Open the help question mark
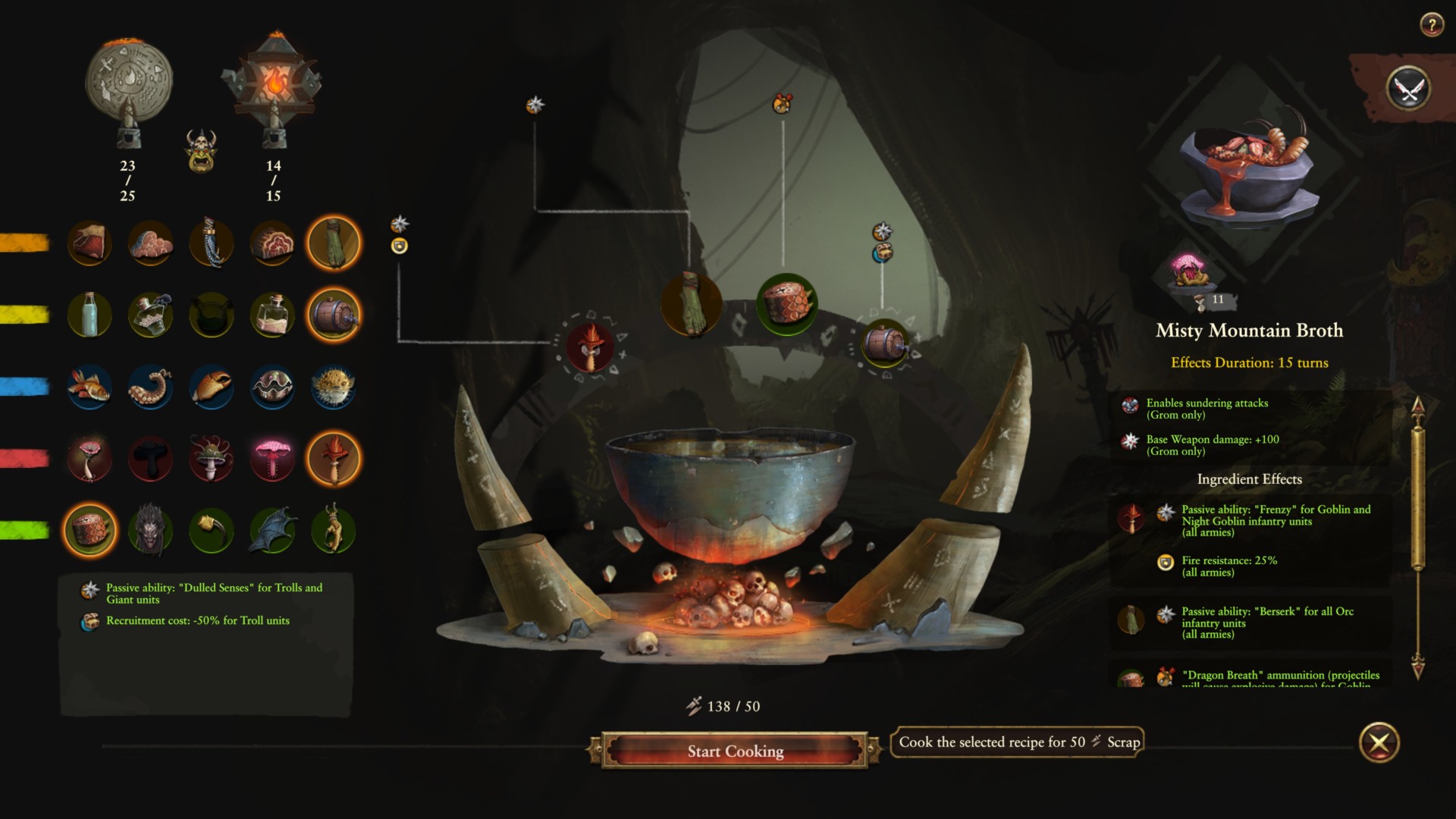Screen dimensions: 1456x819 pos(1431,25)
